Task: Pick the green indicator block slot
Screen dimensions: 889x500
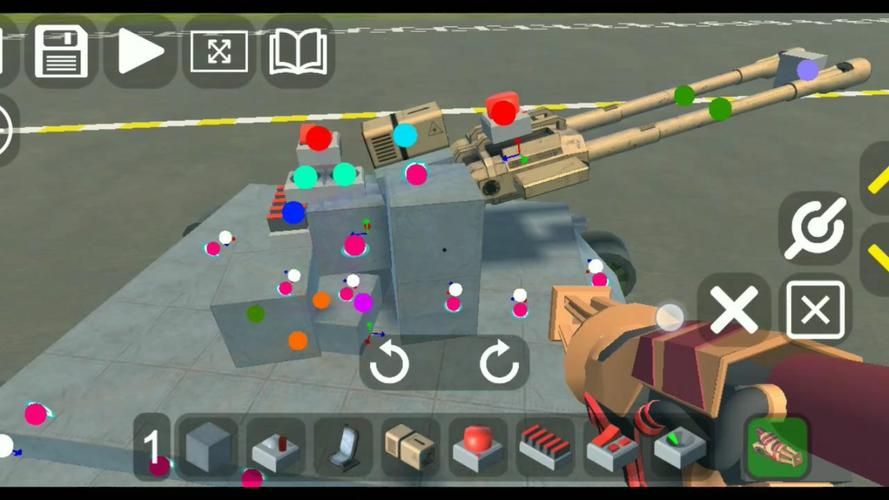Action: tap(678, 446)
